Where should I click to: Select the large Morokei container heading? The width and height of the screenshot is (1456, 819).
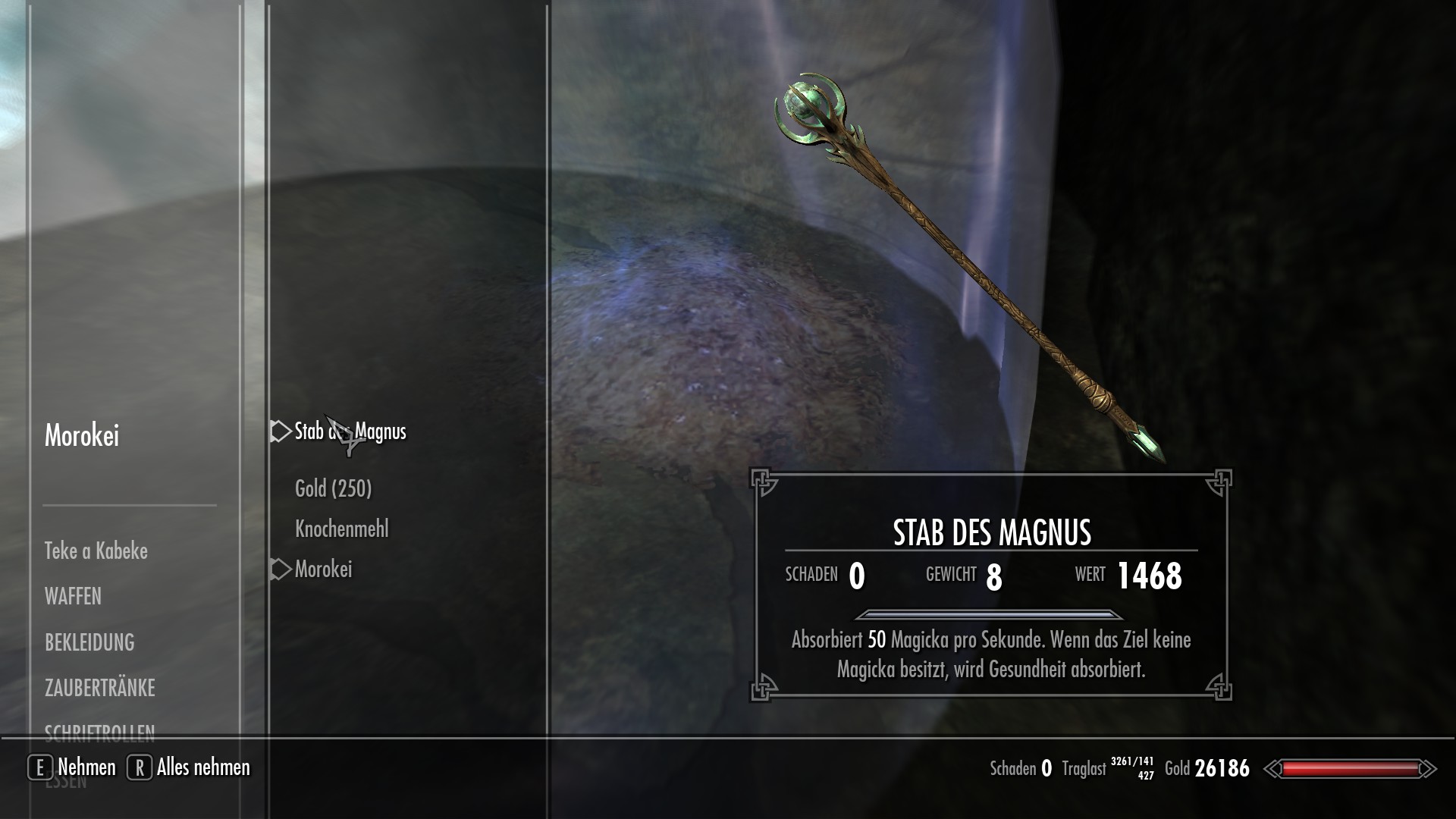click(x=82, y=435)
